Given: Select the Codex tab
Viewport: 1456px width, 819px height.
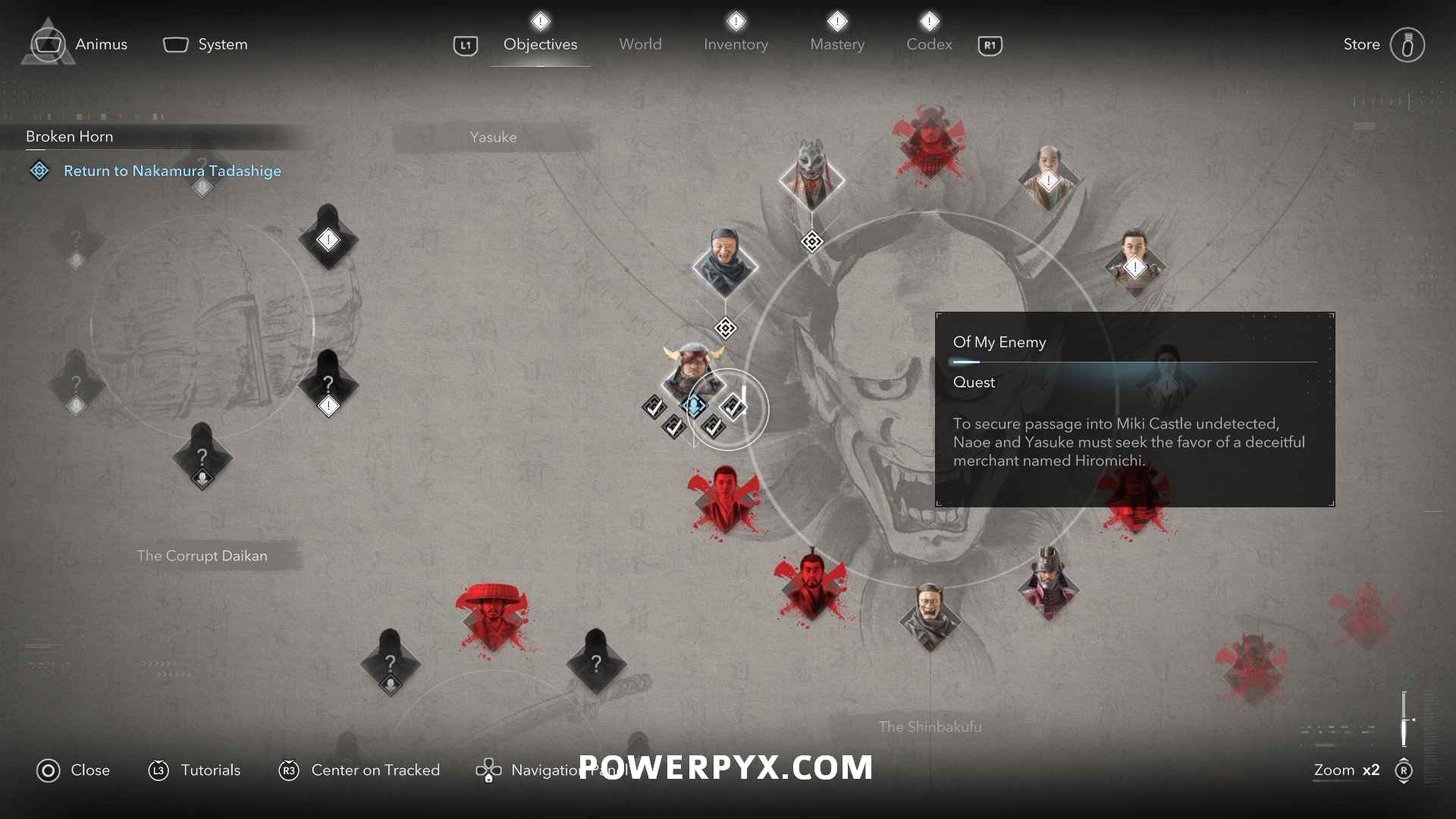Looking at the screenshot, I should (929, 44).
